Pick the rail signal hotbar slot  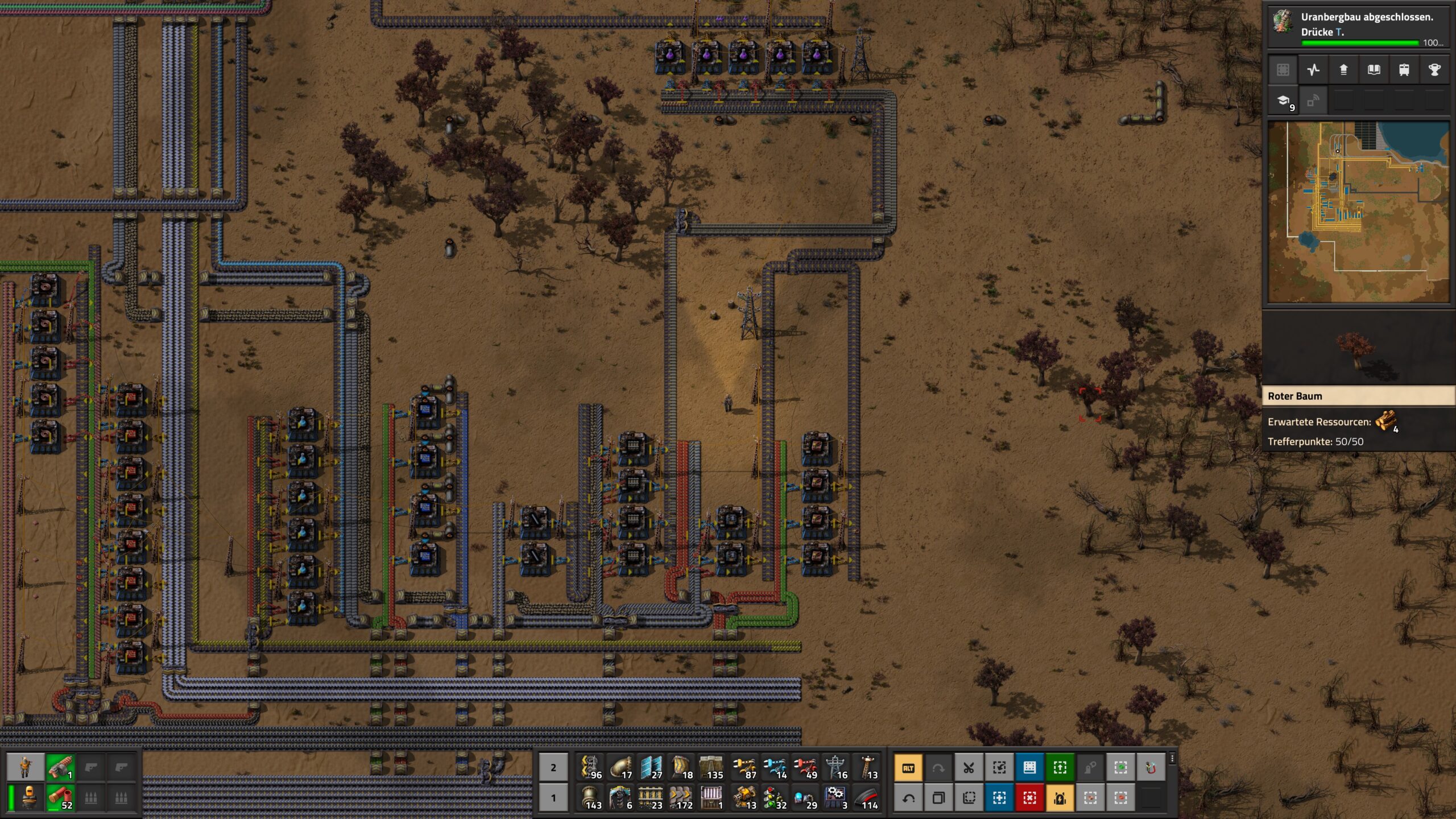[773, 798]
